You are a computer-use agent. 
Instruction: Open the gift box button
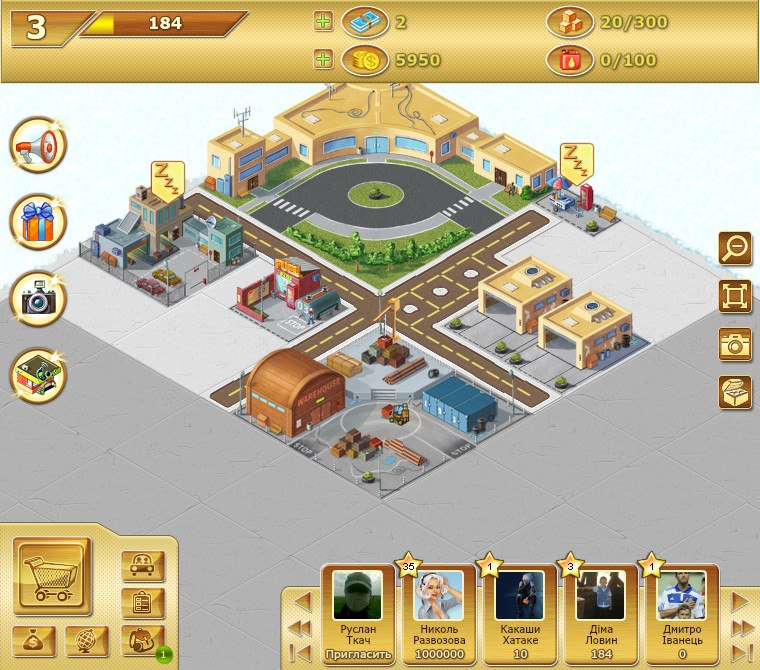(x=38, y=221)
